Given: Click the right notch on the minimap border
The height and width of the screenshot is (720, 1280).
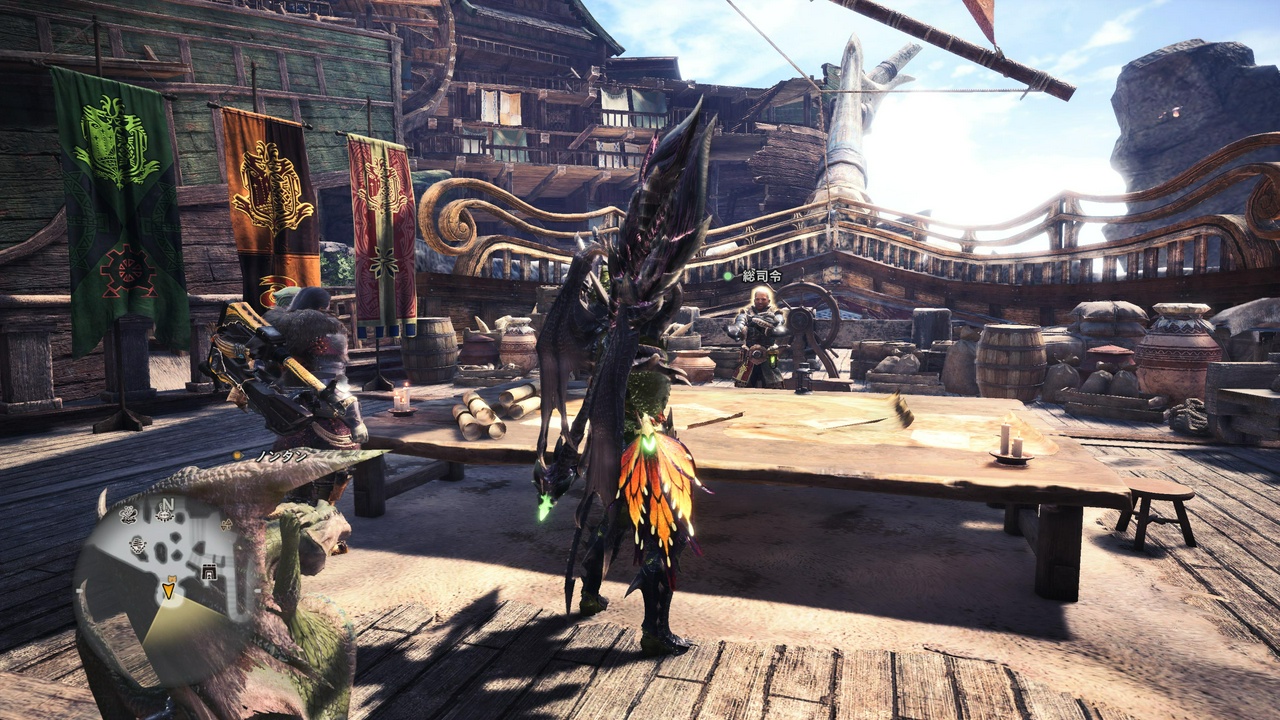Looking at the screenshot, I should (258, 590).
